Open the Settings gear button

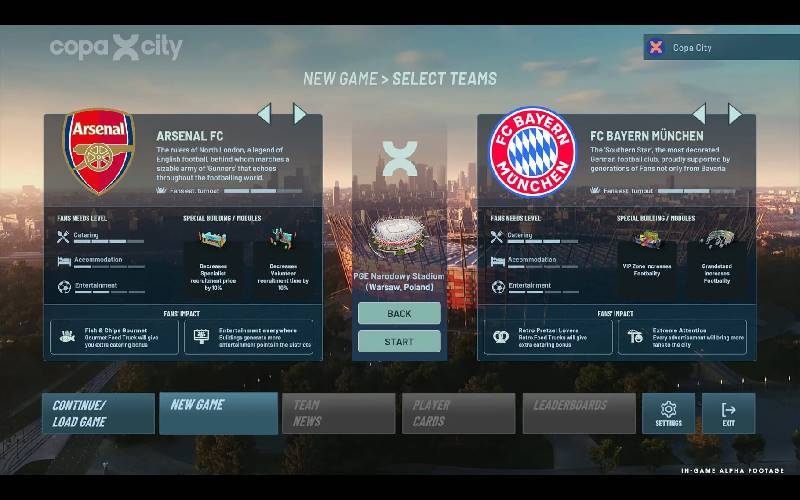click(668, 413)
